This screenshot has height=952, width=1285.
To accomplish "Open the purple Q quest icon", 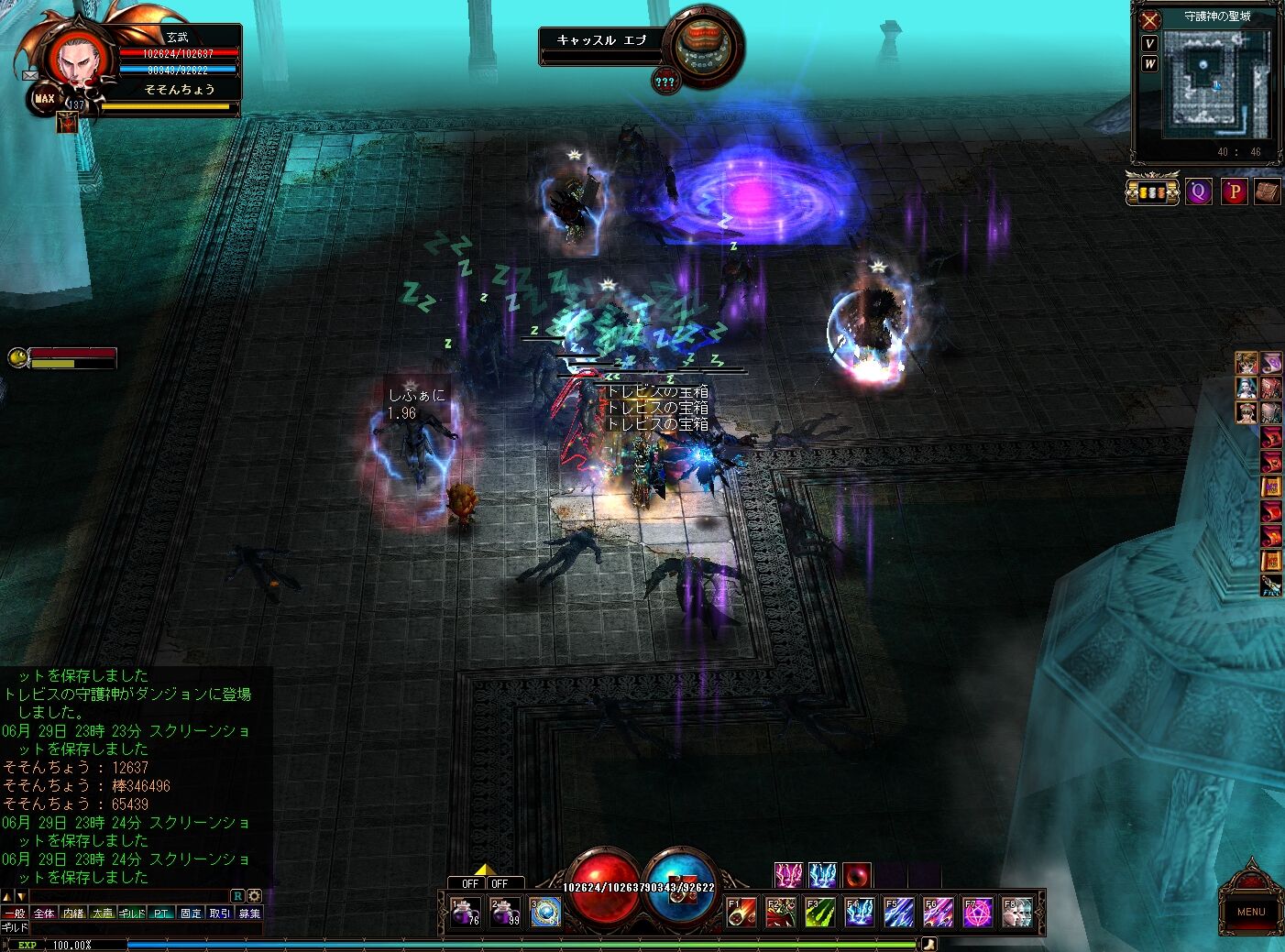I will (1198, 191).
